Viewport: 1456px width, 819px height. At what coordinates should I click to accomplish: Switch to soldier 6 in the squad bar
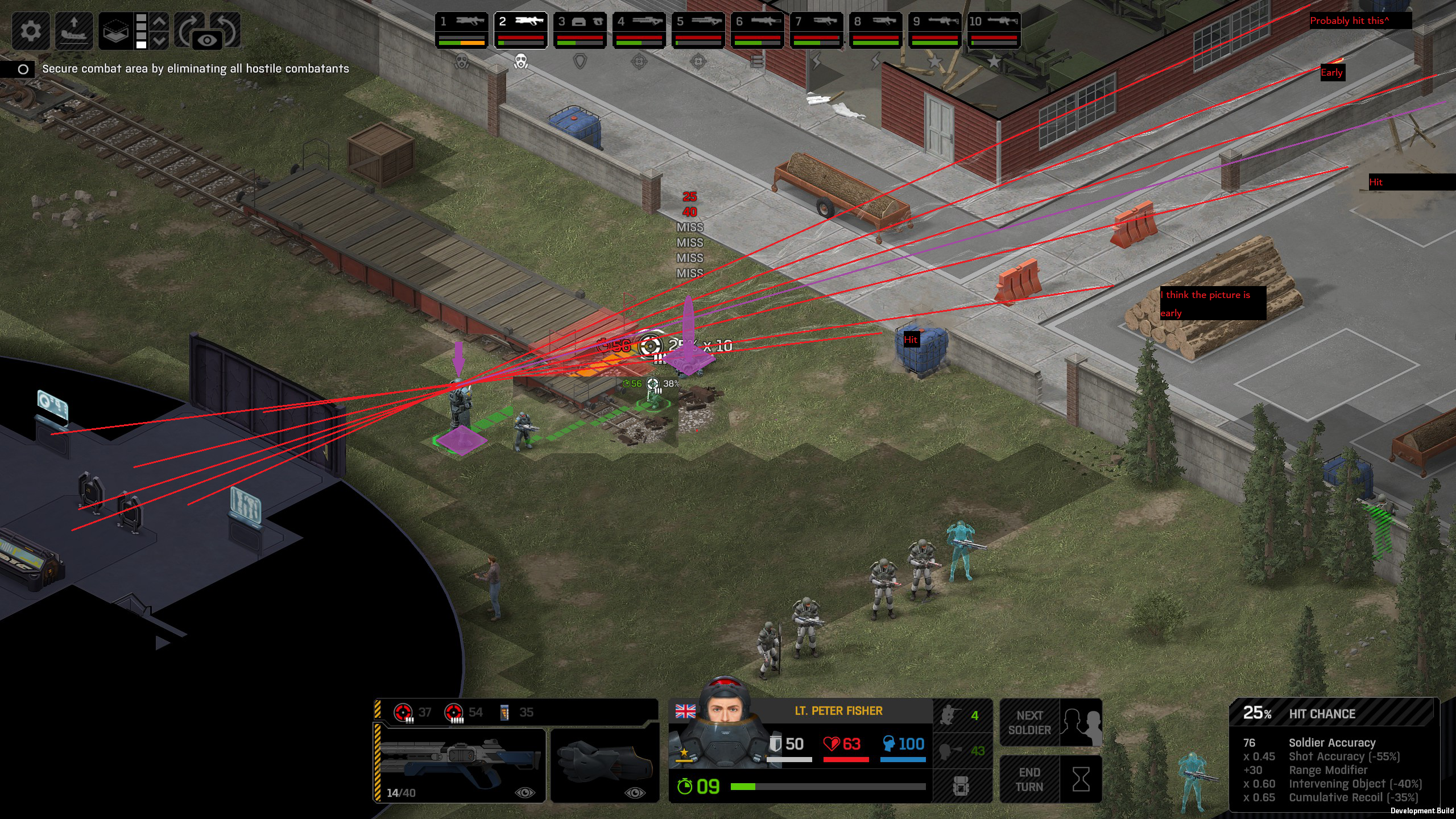[x=758, y=30]
